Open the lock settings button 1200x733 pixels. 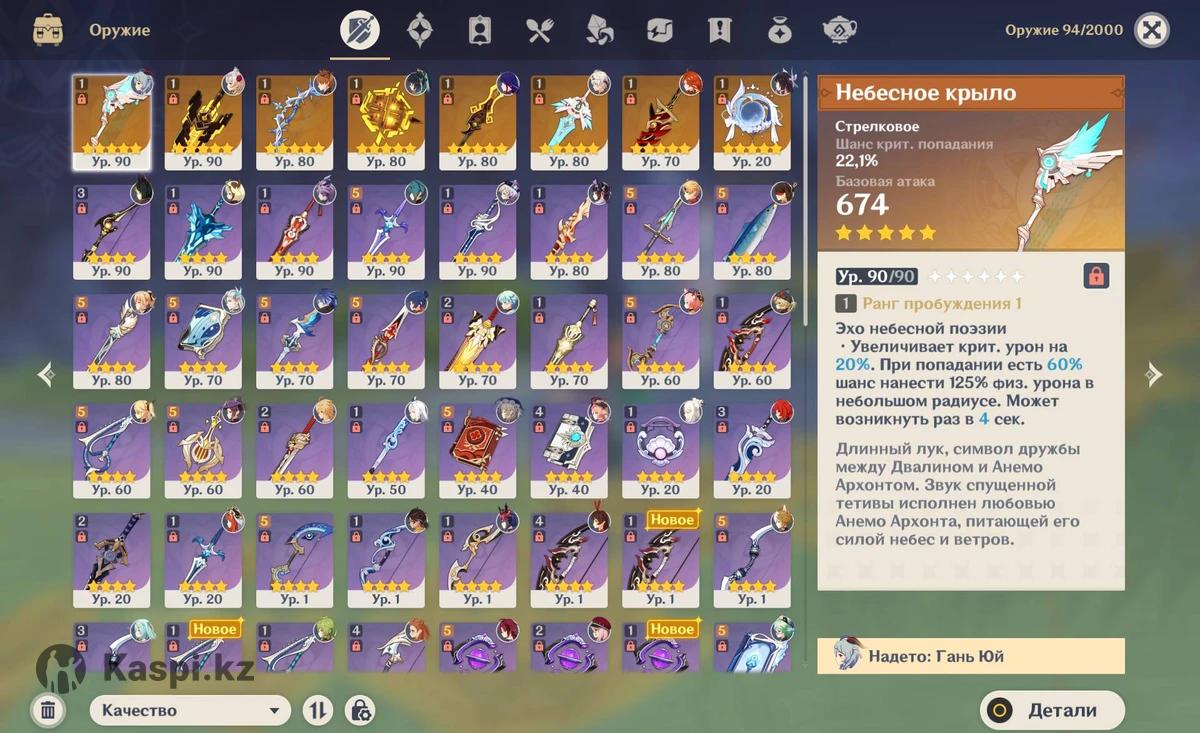click(x=360, y=711)
